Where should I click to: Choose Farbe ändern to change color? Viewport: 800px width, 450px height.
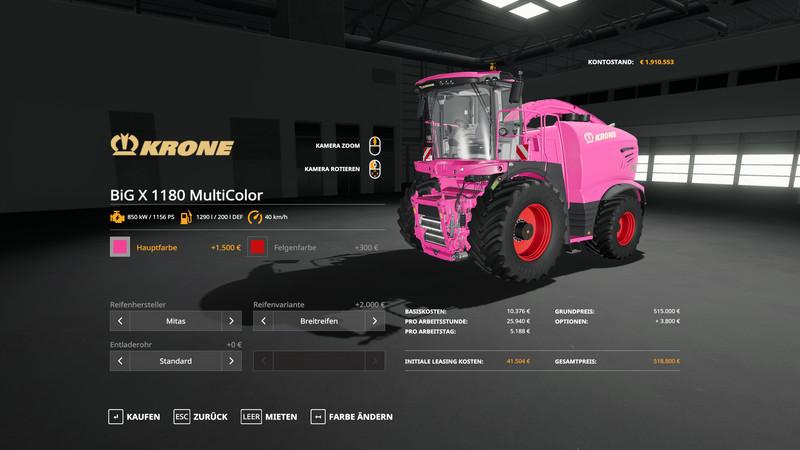pyautogui.click(x=352, y=416)
